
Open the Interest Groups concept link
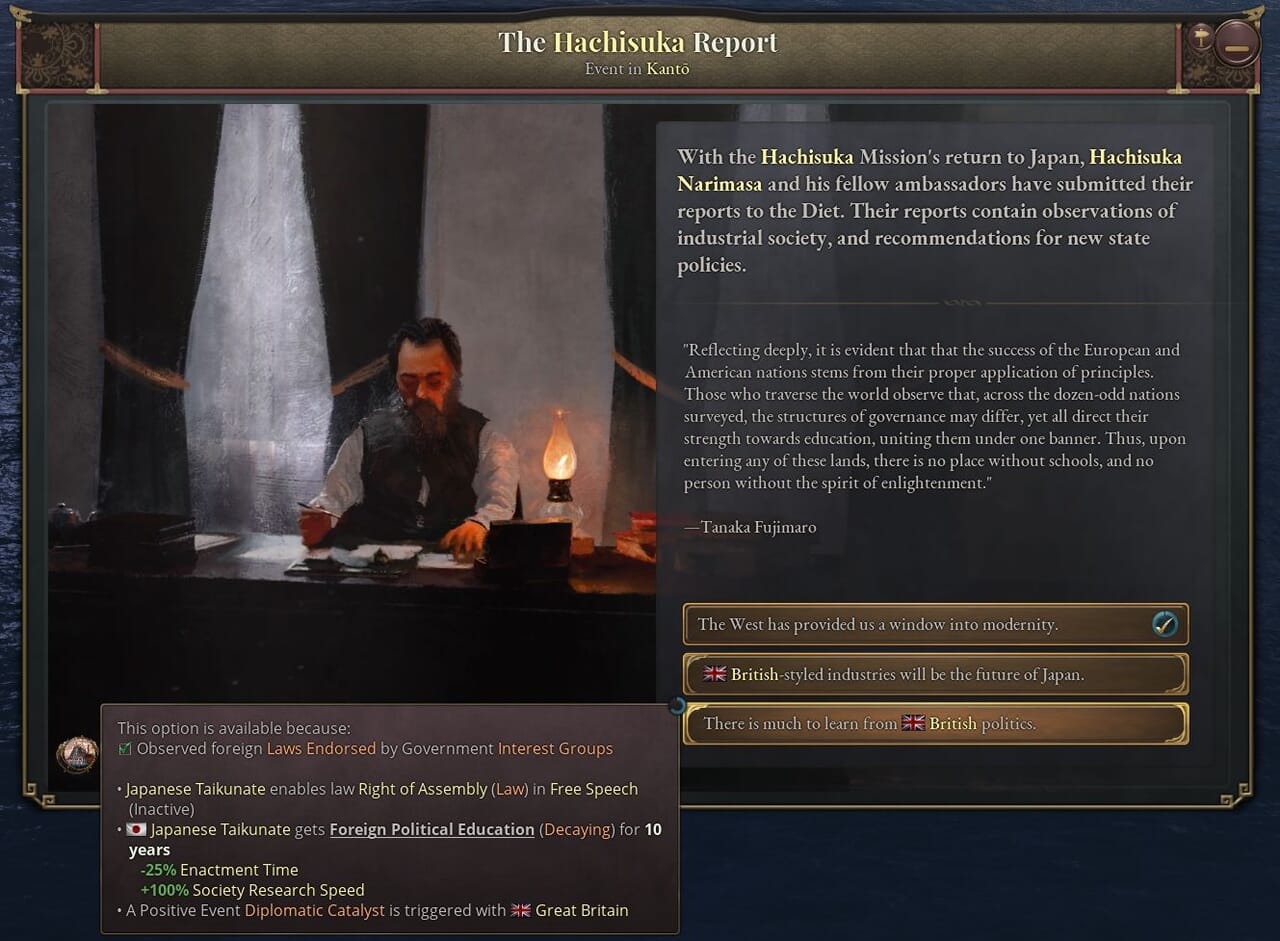tap(555, 748)
